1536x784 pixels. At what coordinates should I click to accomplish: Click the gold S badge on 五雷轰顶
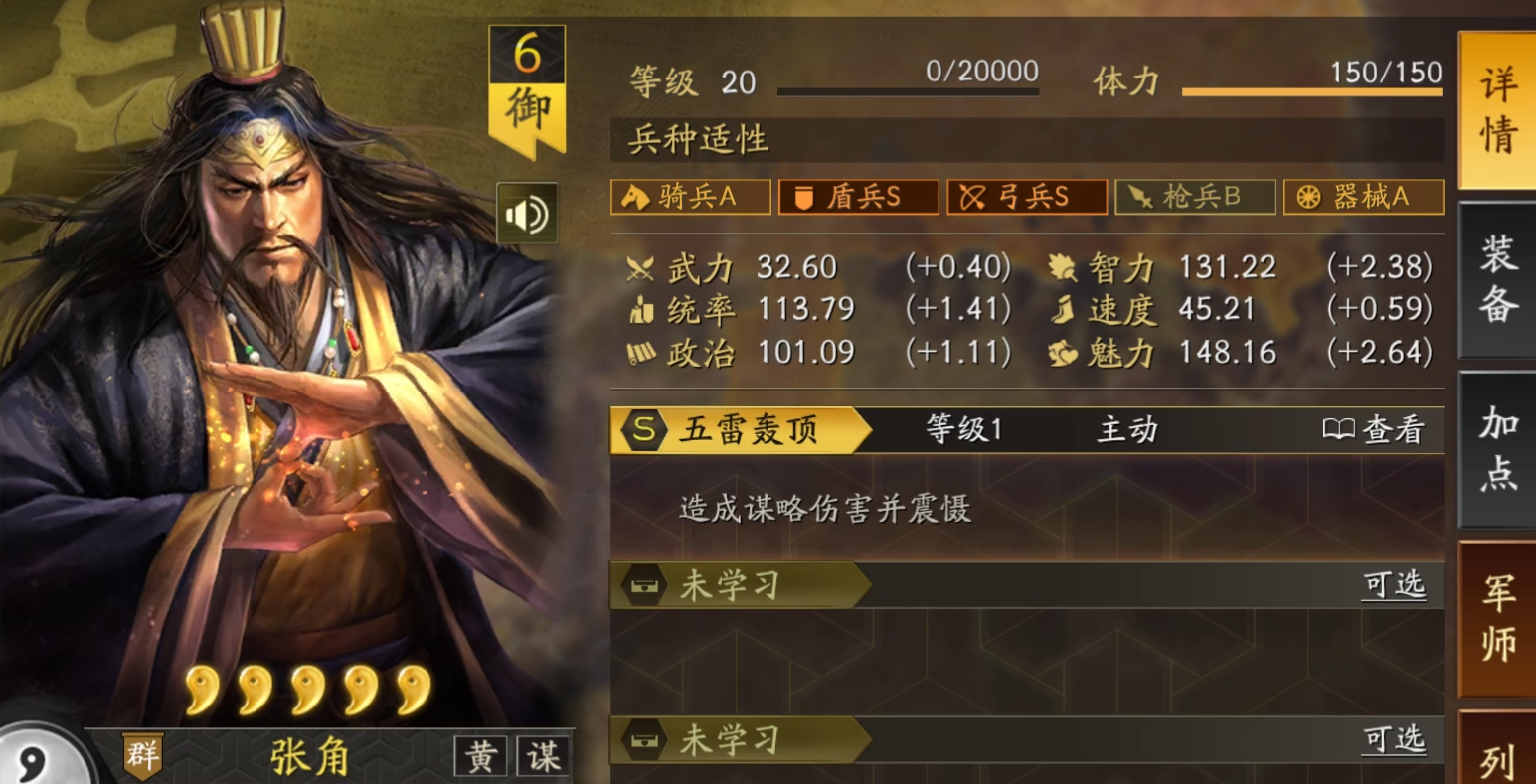pyautogui.click(x=642, y=429)
